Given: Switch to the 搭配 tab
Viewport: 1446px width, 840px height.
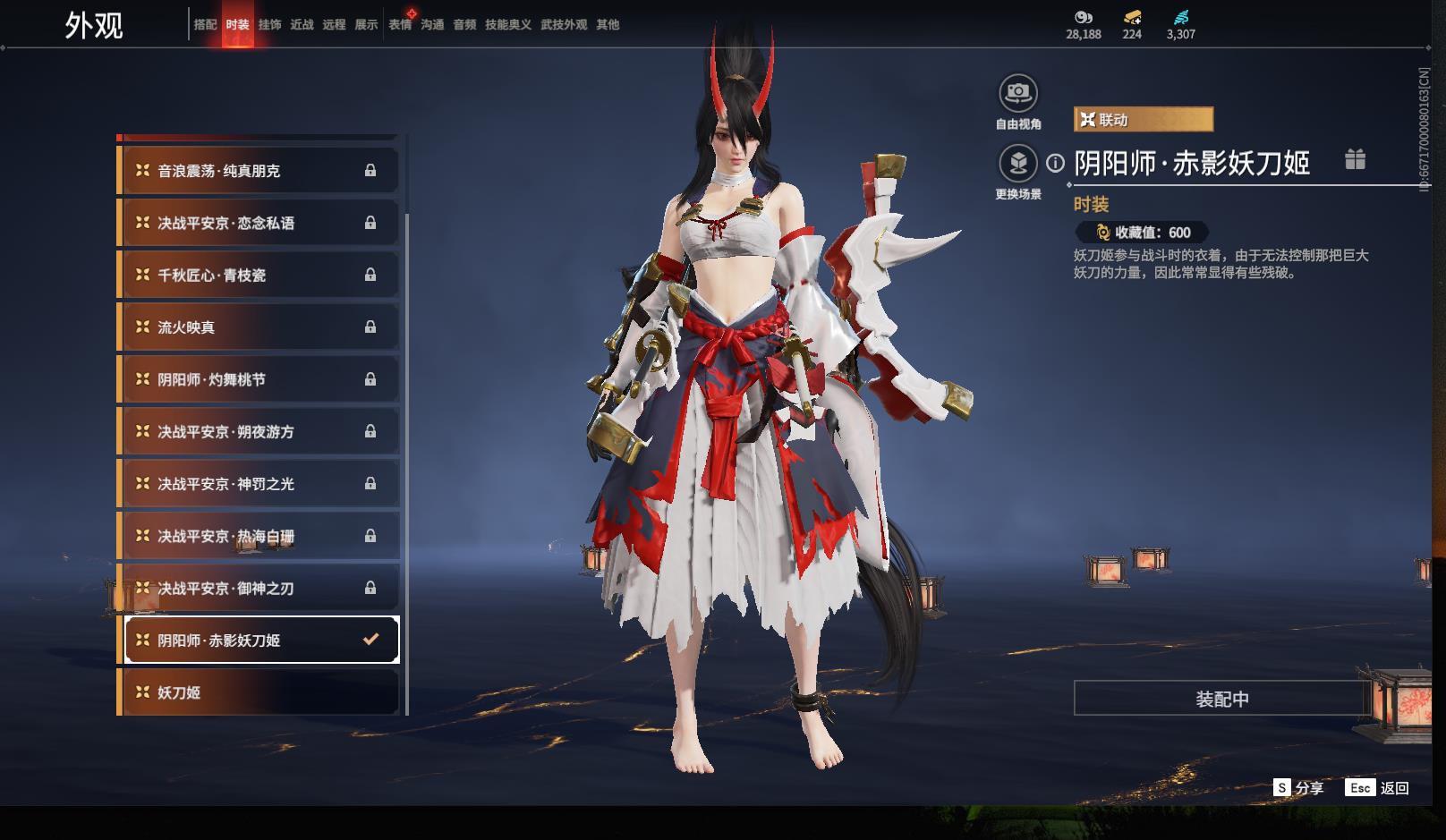Looking at the screenshot, I should [205, 25].
